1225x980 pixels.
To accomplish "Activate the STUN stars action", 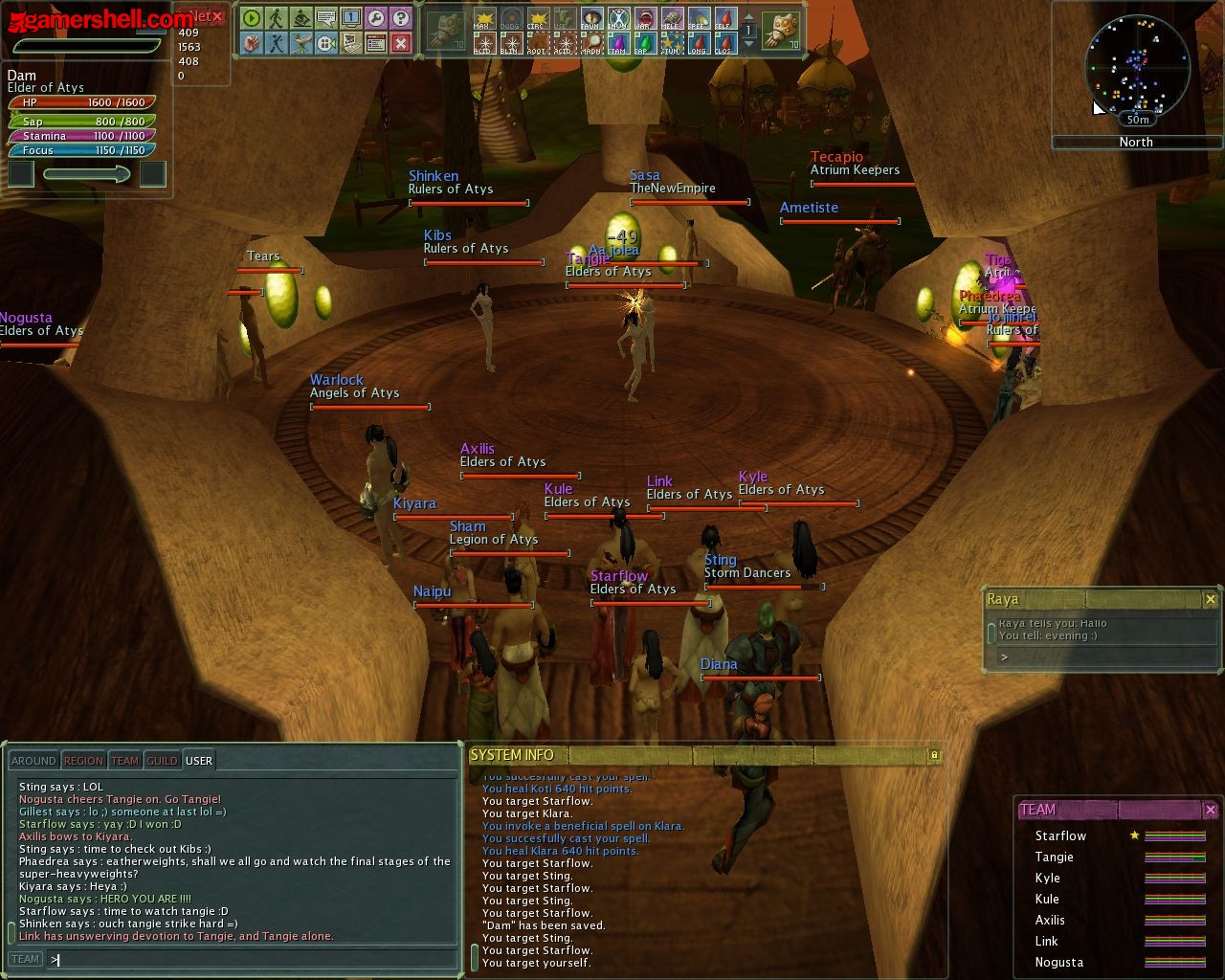I will (x=671, y=44).
